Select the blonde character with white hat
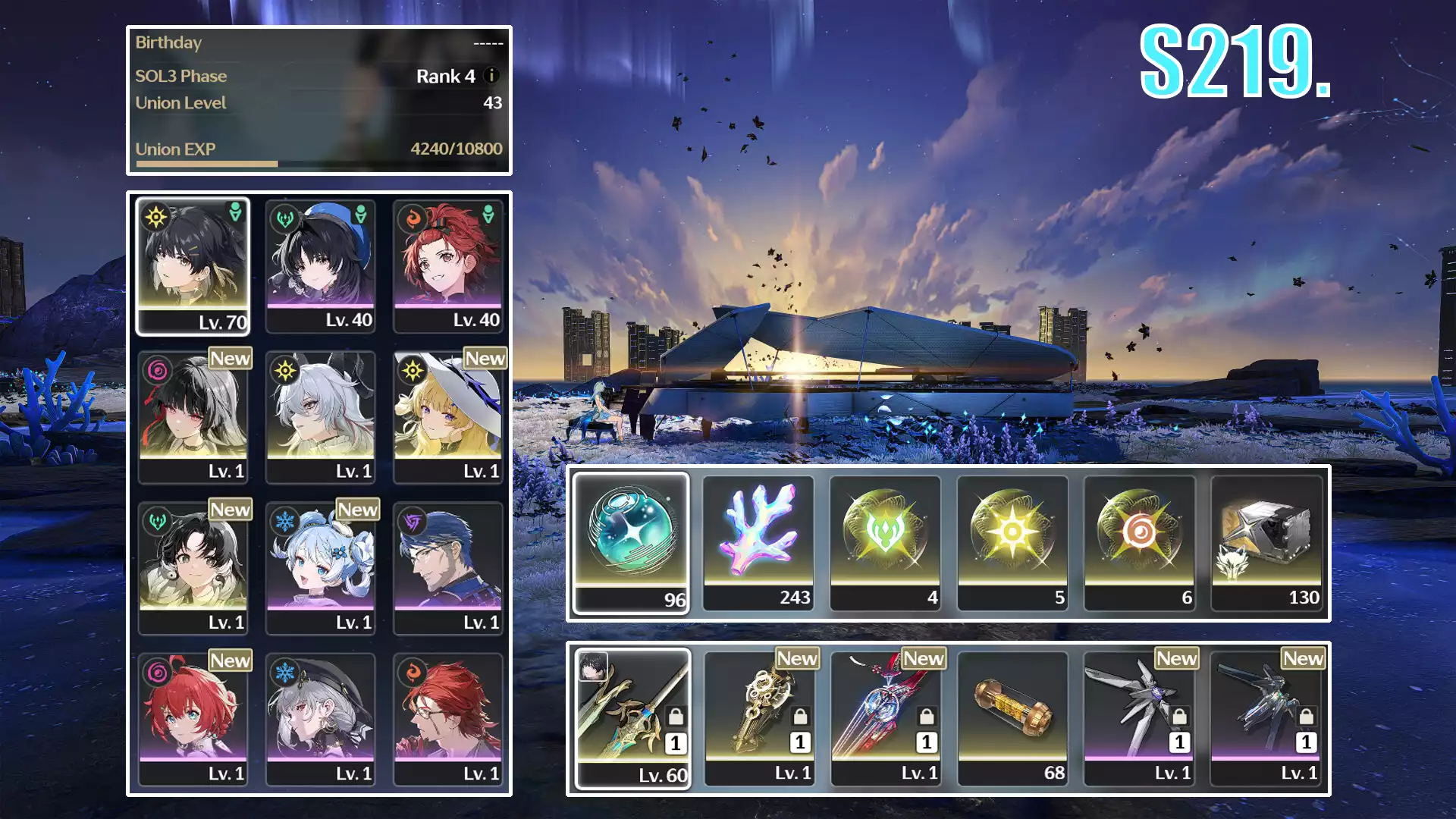Screen dimensions: 1456x819 (447, 416)
